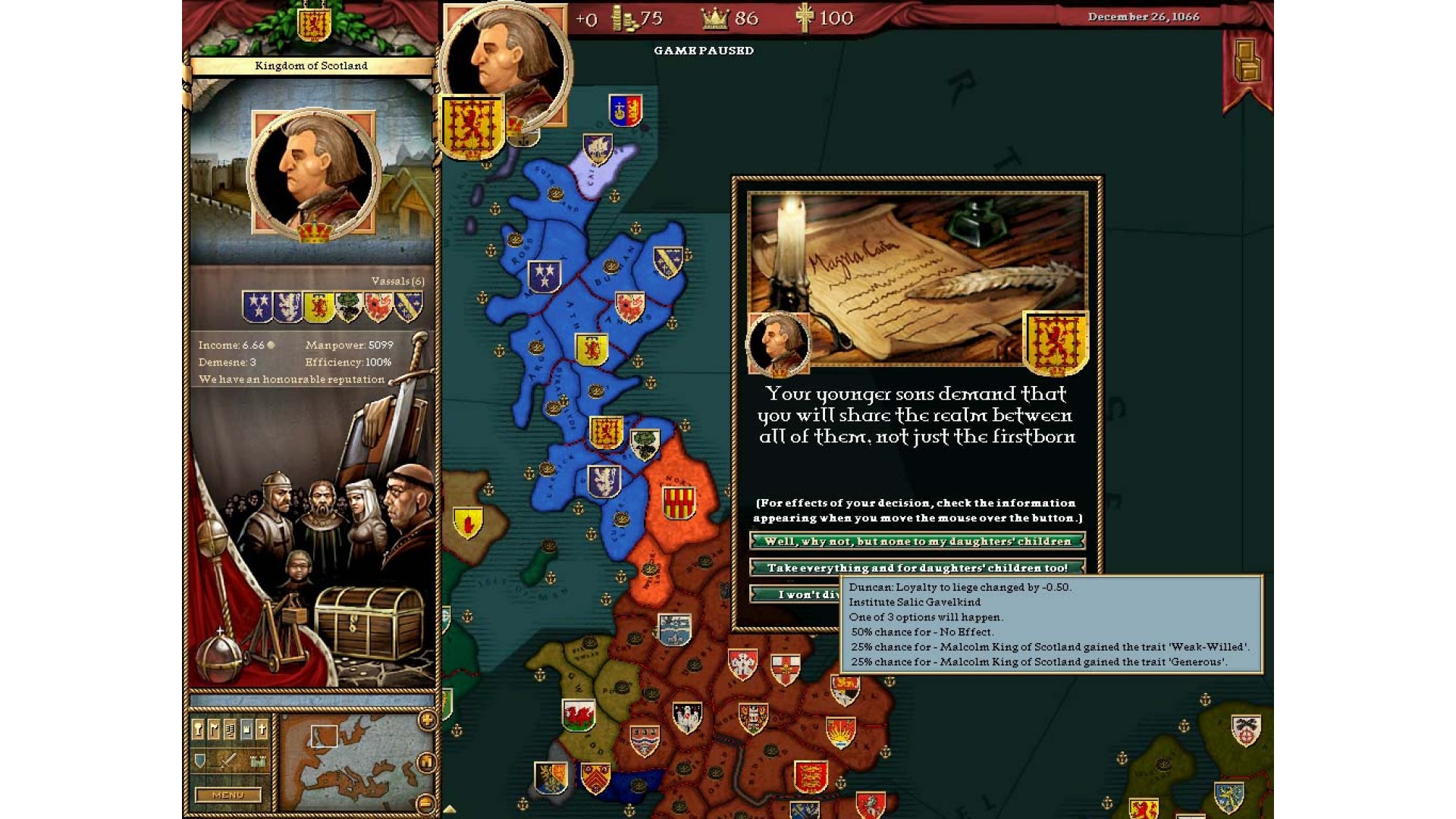Click the middle round button beside the minimap
The image size is (1456, 819).
427,761
